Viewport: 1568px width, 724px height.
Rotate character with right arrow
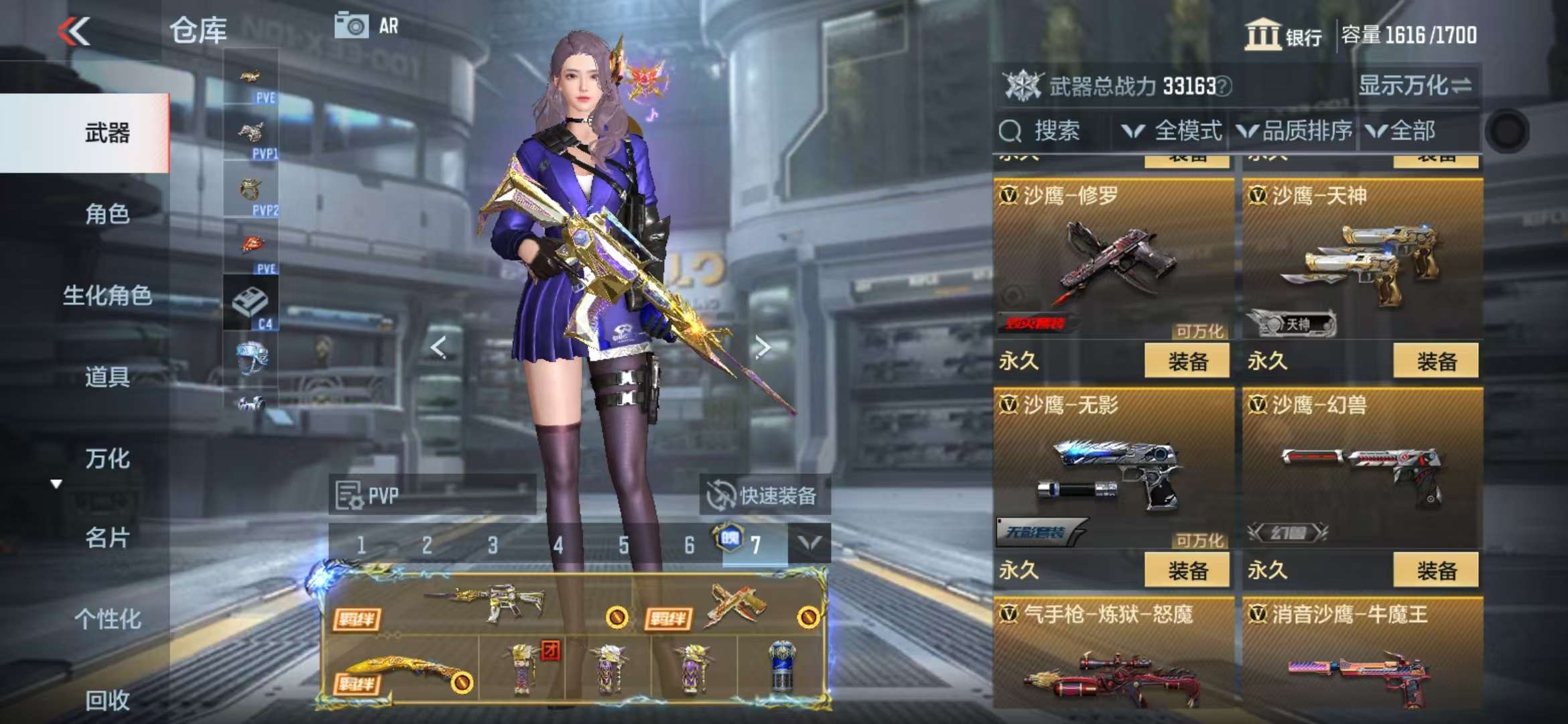762,347
